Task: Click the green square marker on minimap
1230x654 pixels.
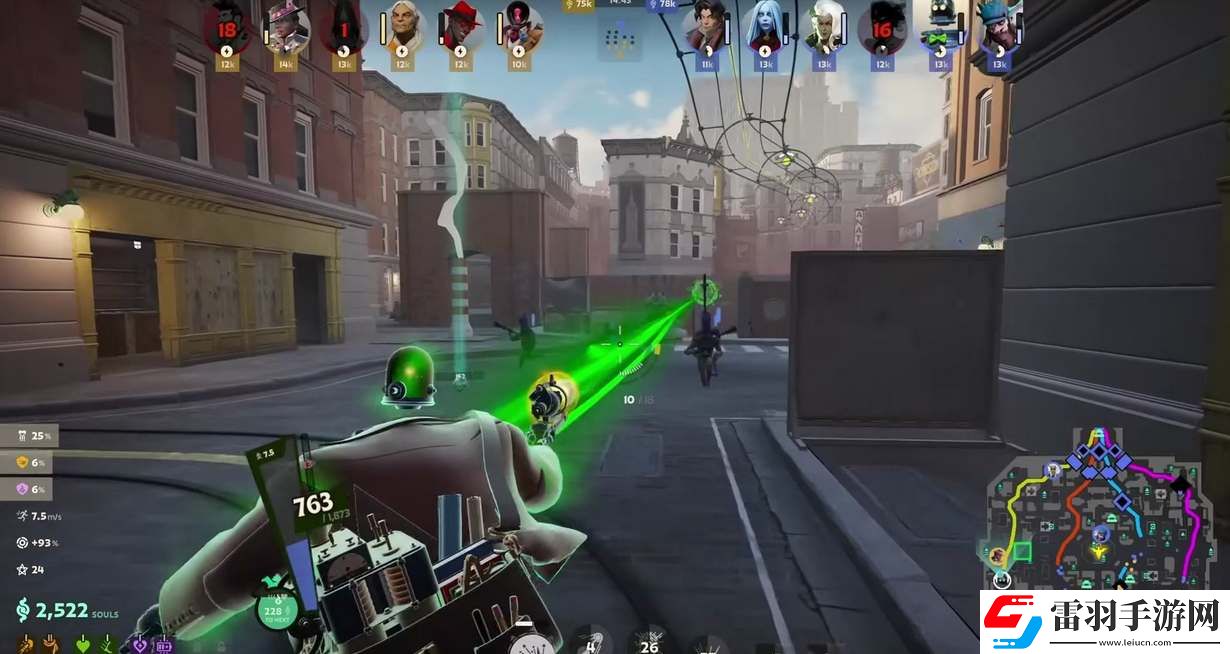Action: pos(1022,550)
